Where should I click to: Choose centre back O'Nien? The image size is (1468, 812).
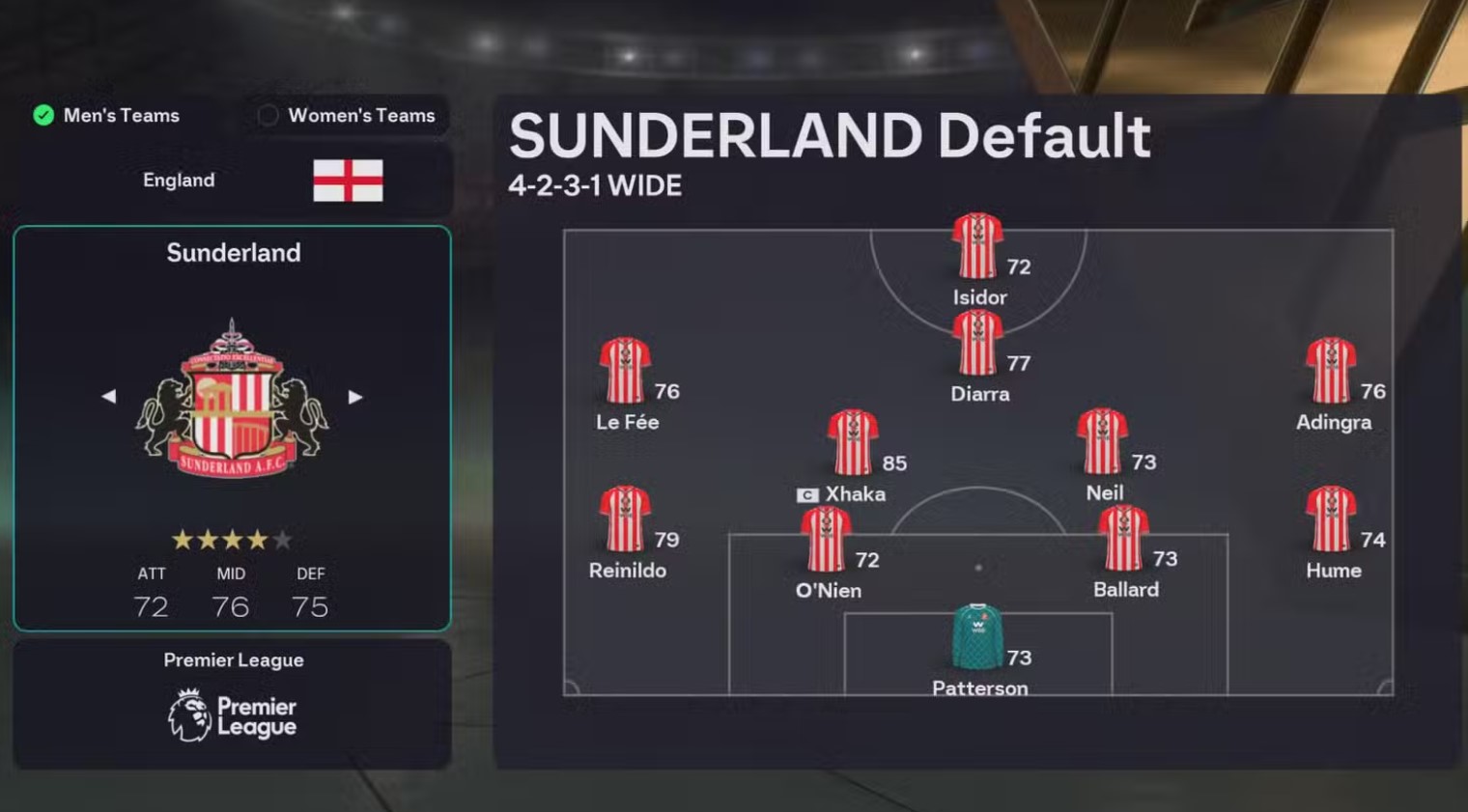(x=826, y=540)
